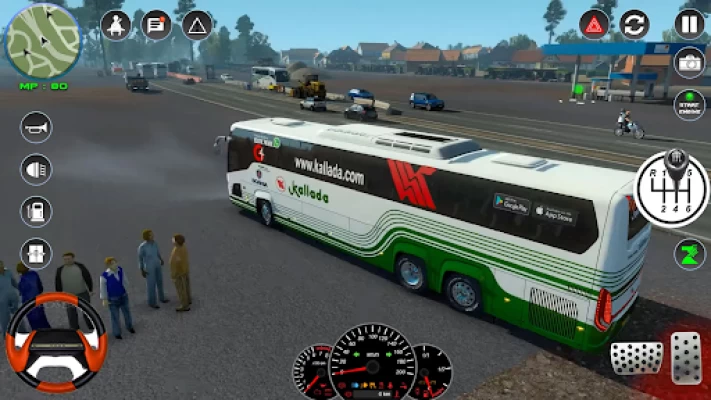711x400 pixels.
Task: Tap the accelerator pedal
Action: point(686,356)
